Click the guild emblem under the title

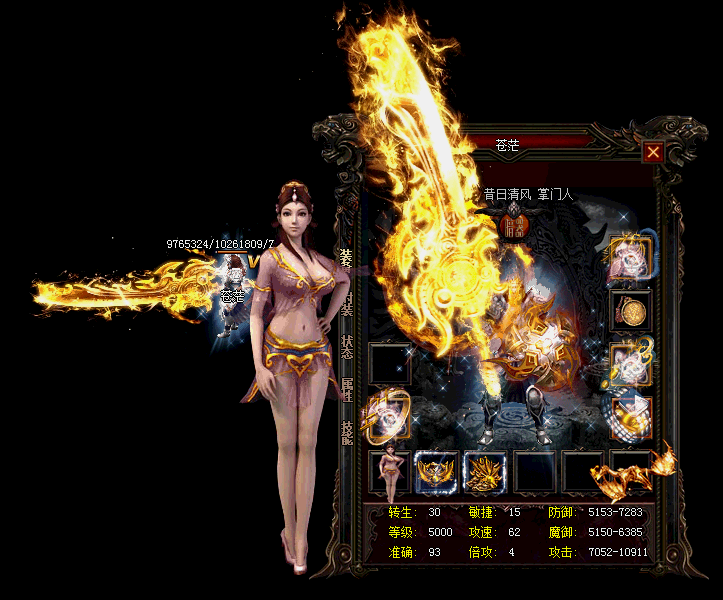pos(513,226)
